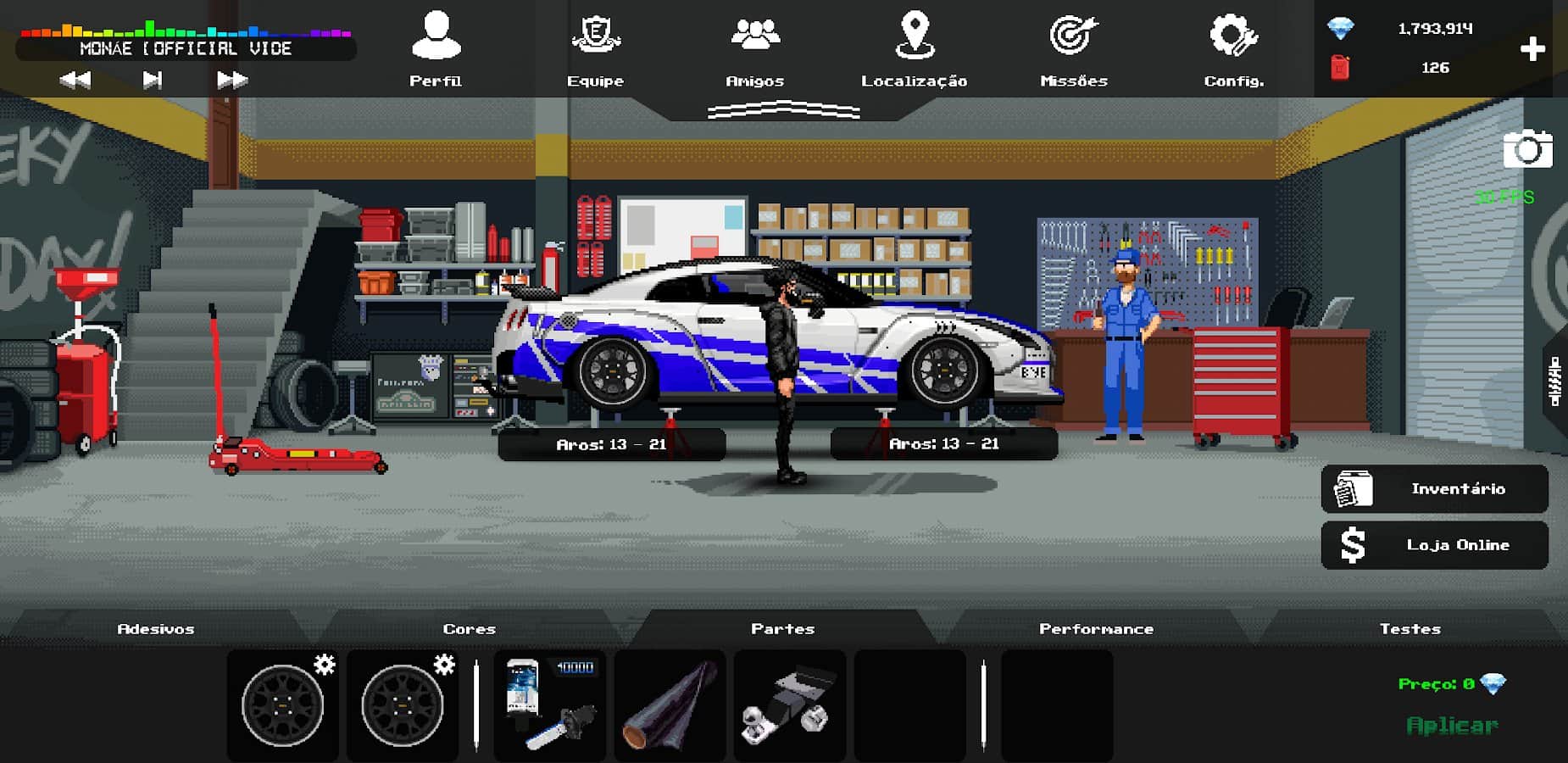The height and width of the screenshot is (763, 1568).
Task: Visit the Loja Online
Action: (x=1434, y=545)
